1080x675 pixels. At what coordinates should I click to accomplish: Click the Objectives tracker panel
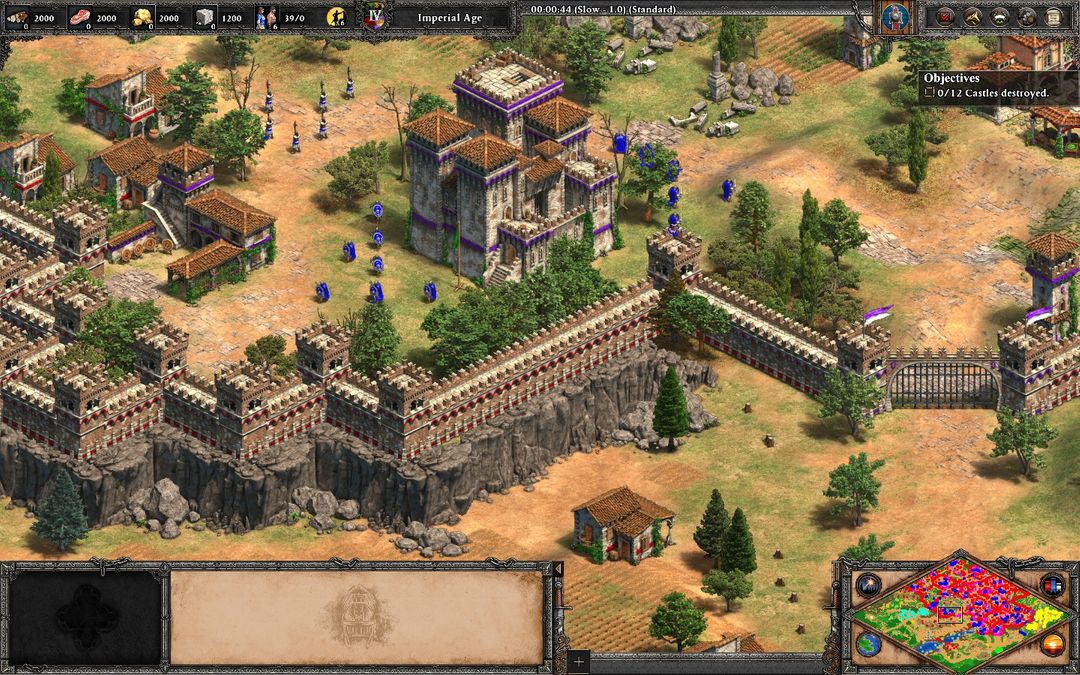[997, 86]
